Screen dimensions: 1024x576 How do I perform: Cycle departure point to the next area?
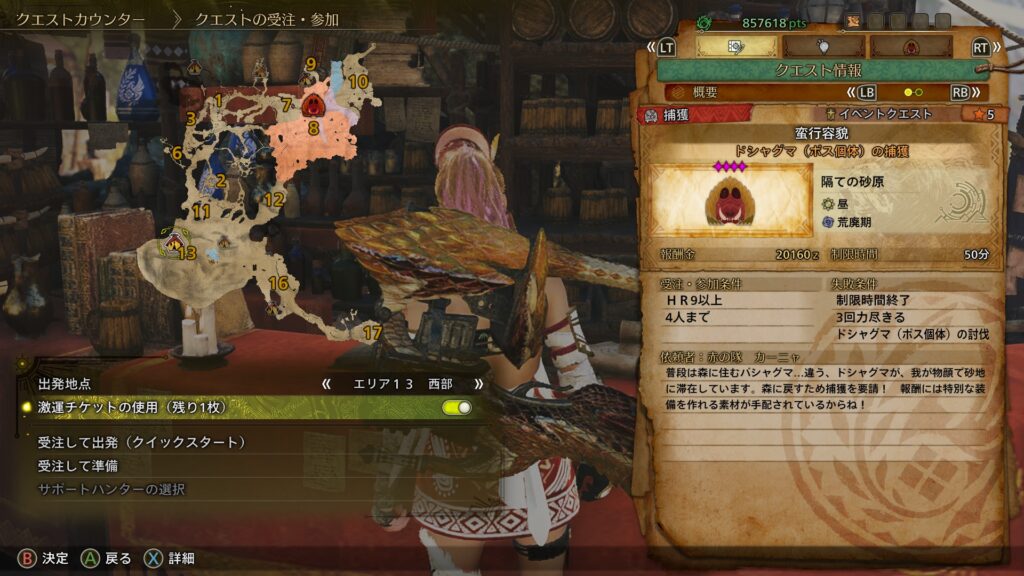tap(478, 383)
